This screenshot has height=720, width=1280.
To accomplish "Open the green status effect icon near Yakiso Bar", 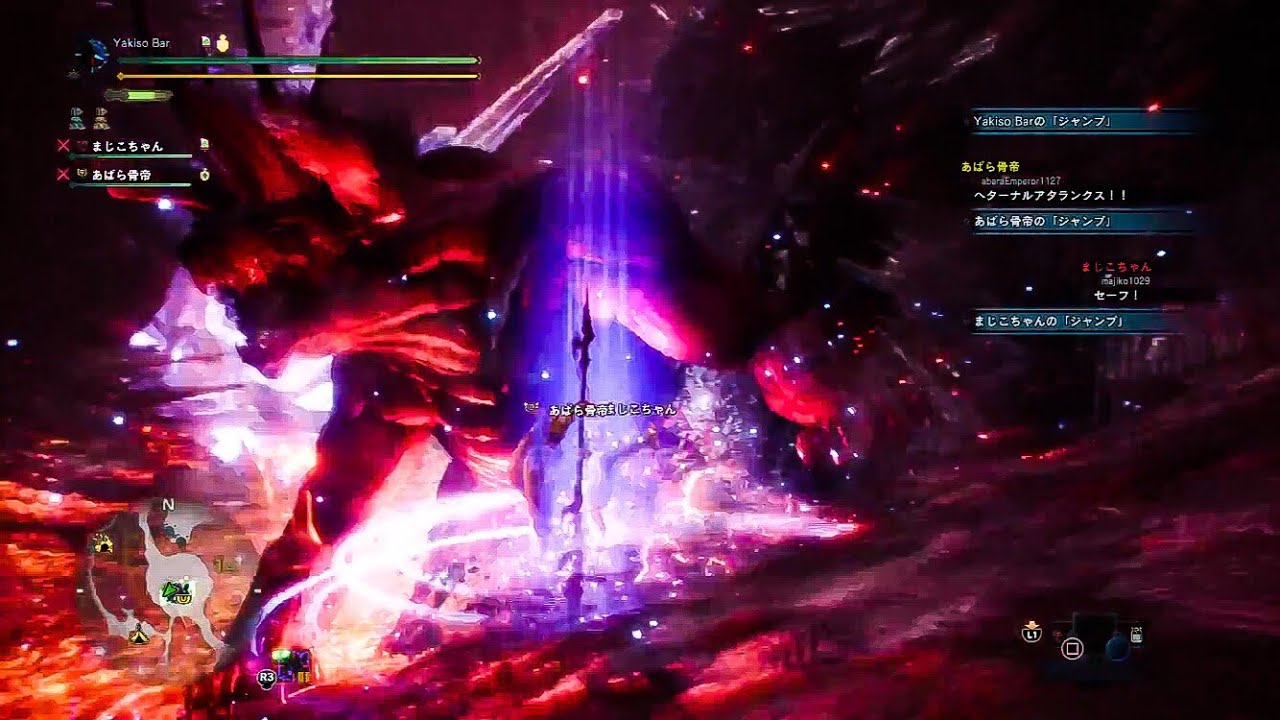I will pos(206,42).
